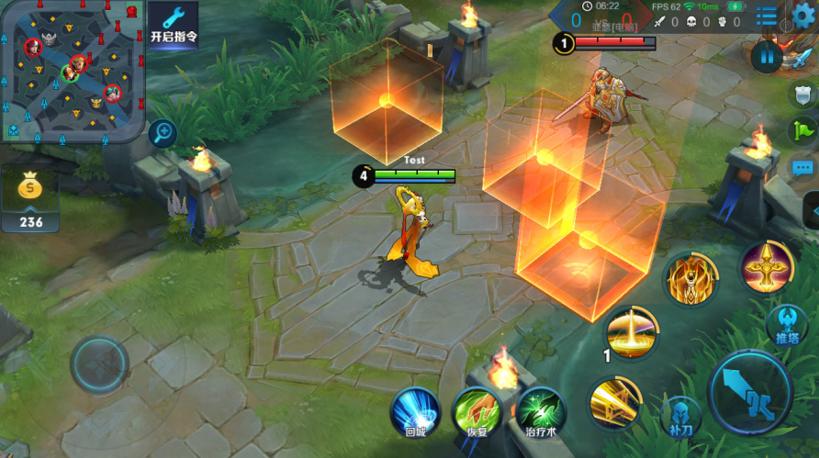Activate the 回城 recall skill
Screen dimensions: 819x458
point(415,412)
